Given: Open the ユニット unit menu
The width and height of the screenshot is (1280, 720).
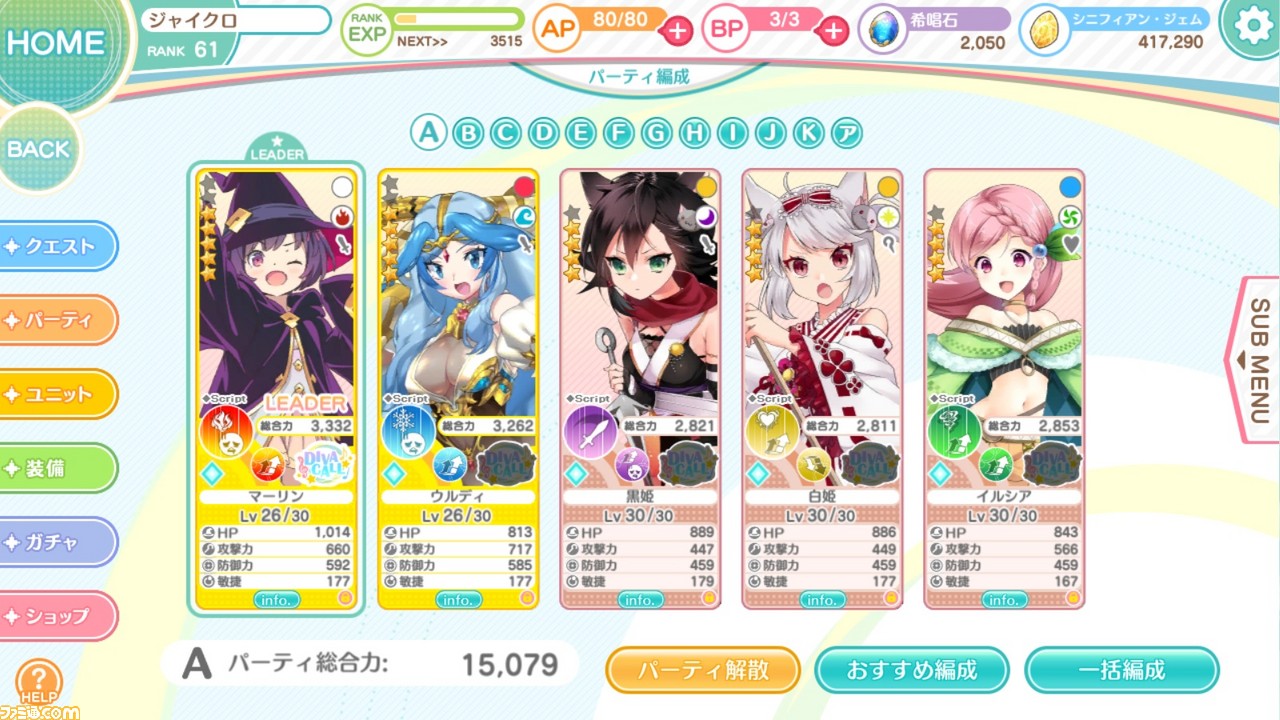Looking at the screenshot, I should [x=55, y=394].
